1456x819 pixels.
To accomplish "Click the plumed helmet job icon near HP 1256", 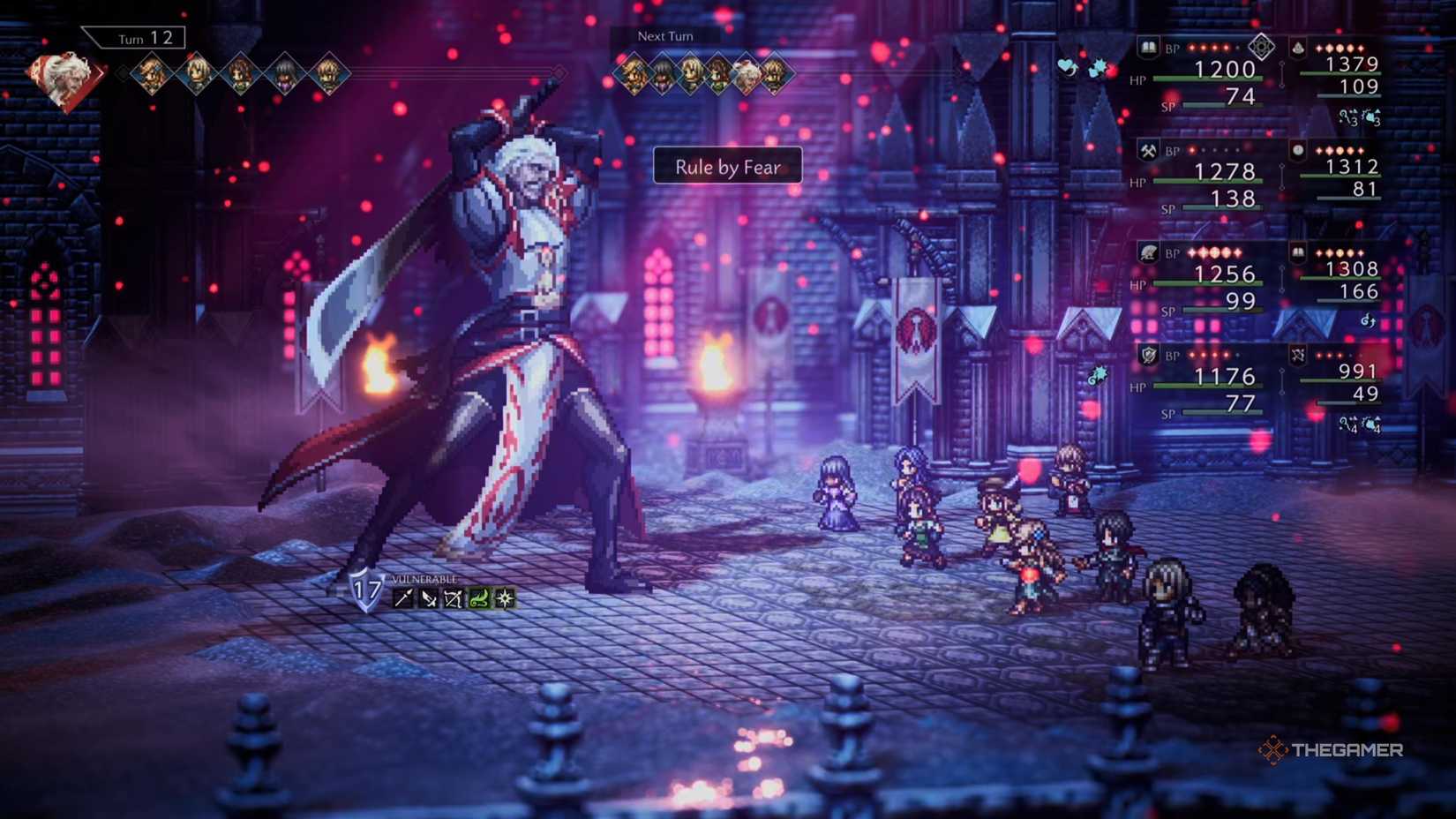I will [x=1148, y=252].
